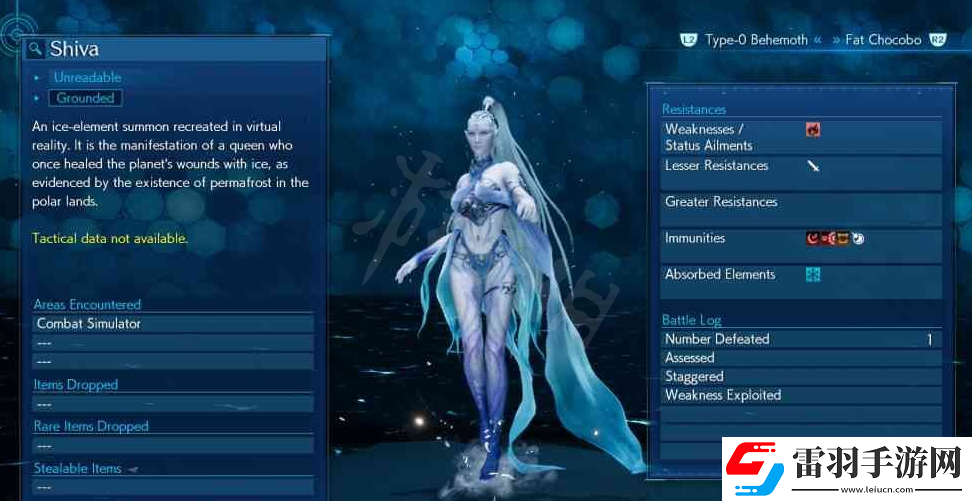
Task: Go to next enemy Fat Chocobo
Action: [x=884, y=40]
